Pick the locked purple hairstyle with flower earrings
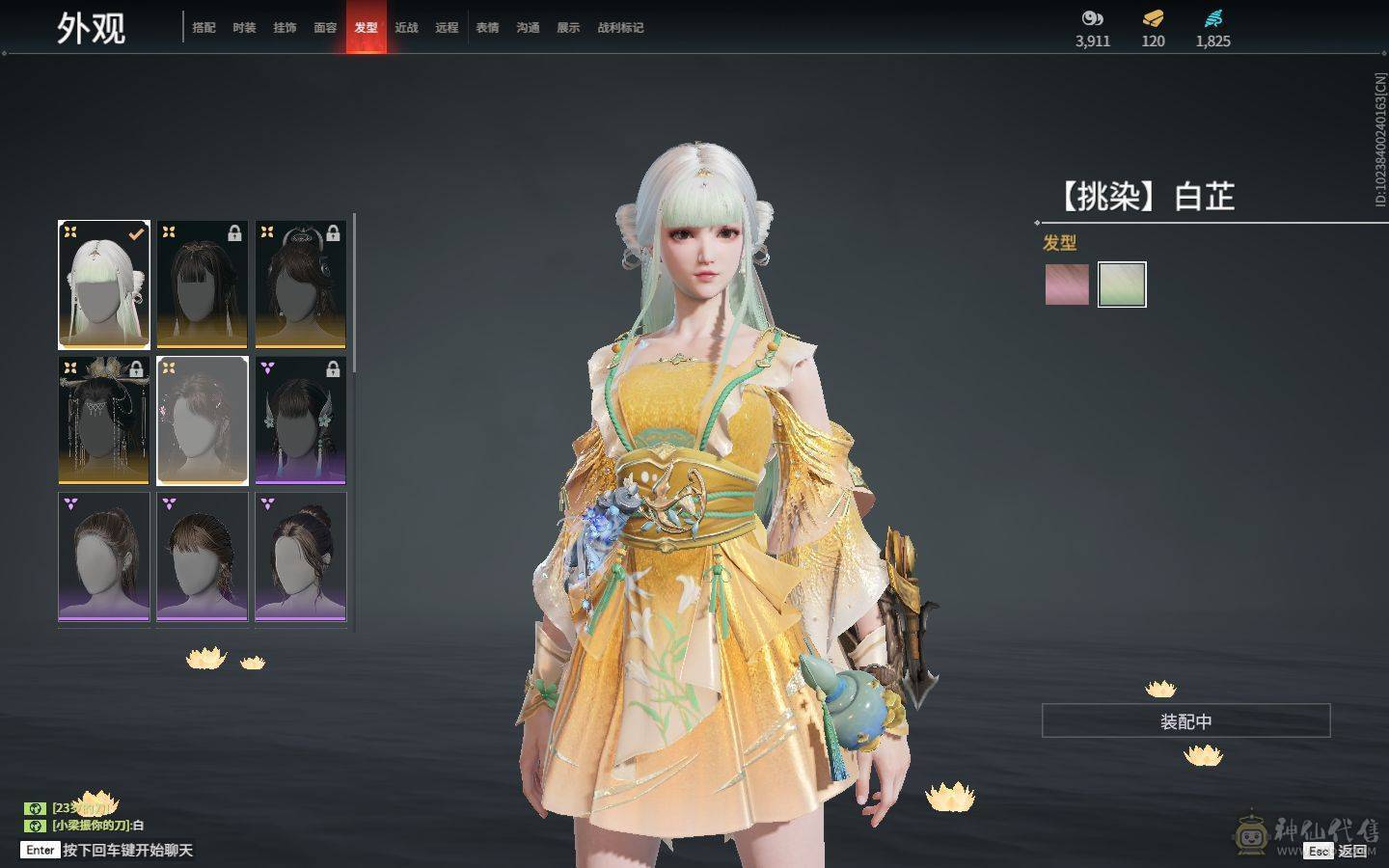Viewport: 1389px width, 868px height. [300, 420]
